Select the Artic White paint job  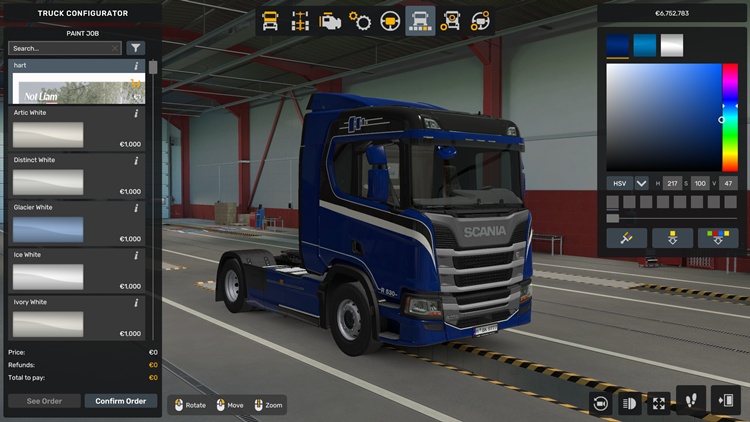pos(48,134)
